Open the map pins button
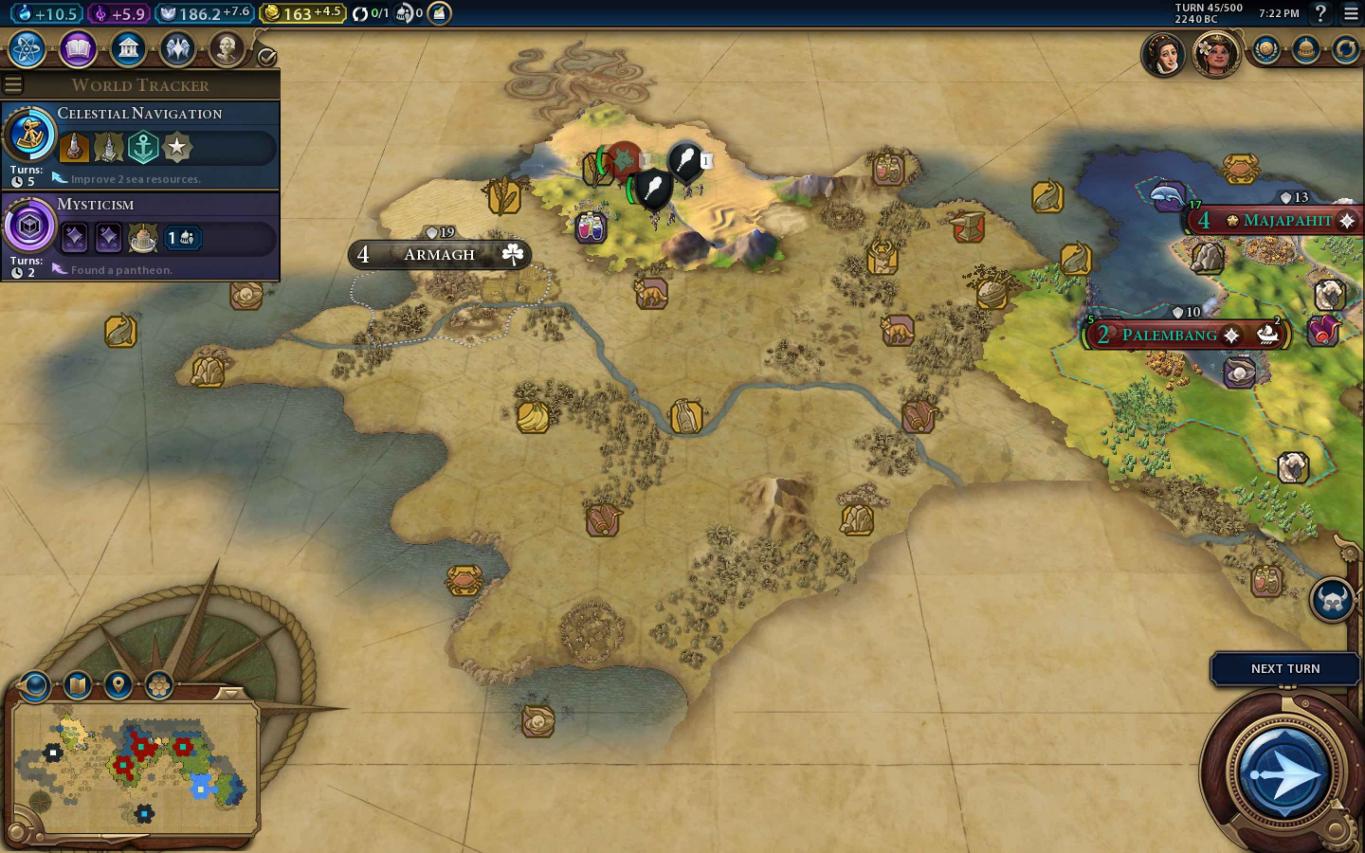The height and width of the screenshot is (853, 1365). [x=118, y=685]
